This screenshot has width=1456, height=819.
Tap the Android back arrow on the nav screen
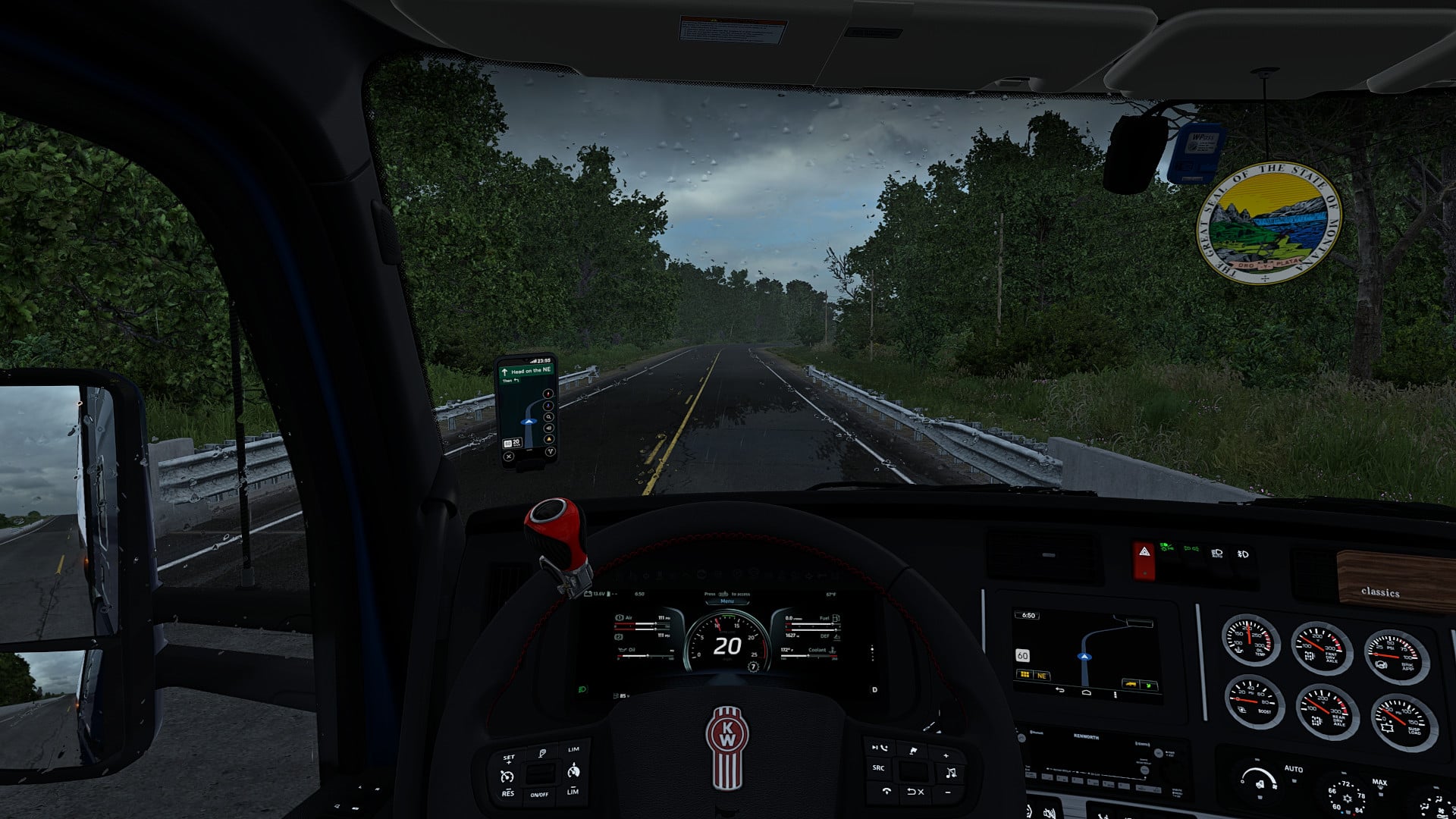point(1059,689)
